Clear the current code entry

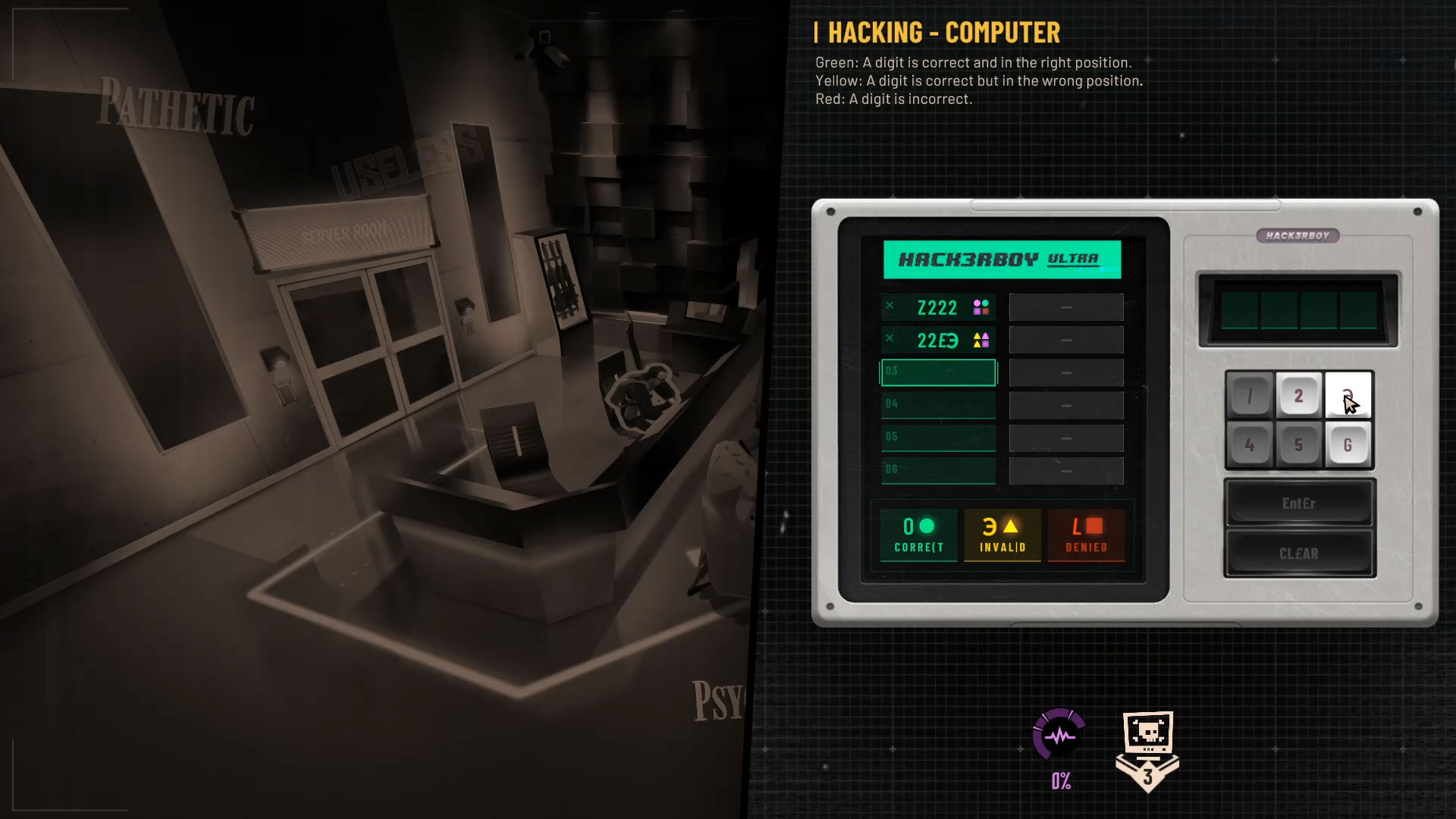(1298, 554)
